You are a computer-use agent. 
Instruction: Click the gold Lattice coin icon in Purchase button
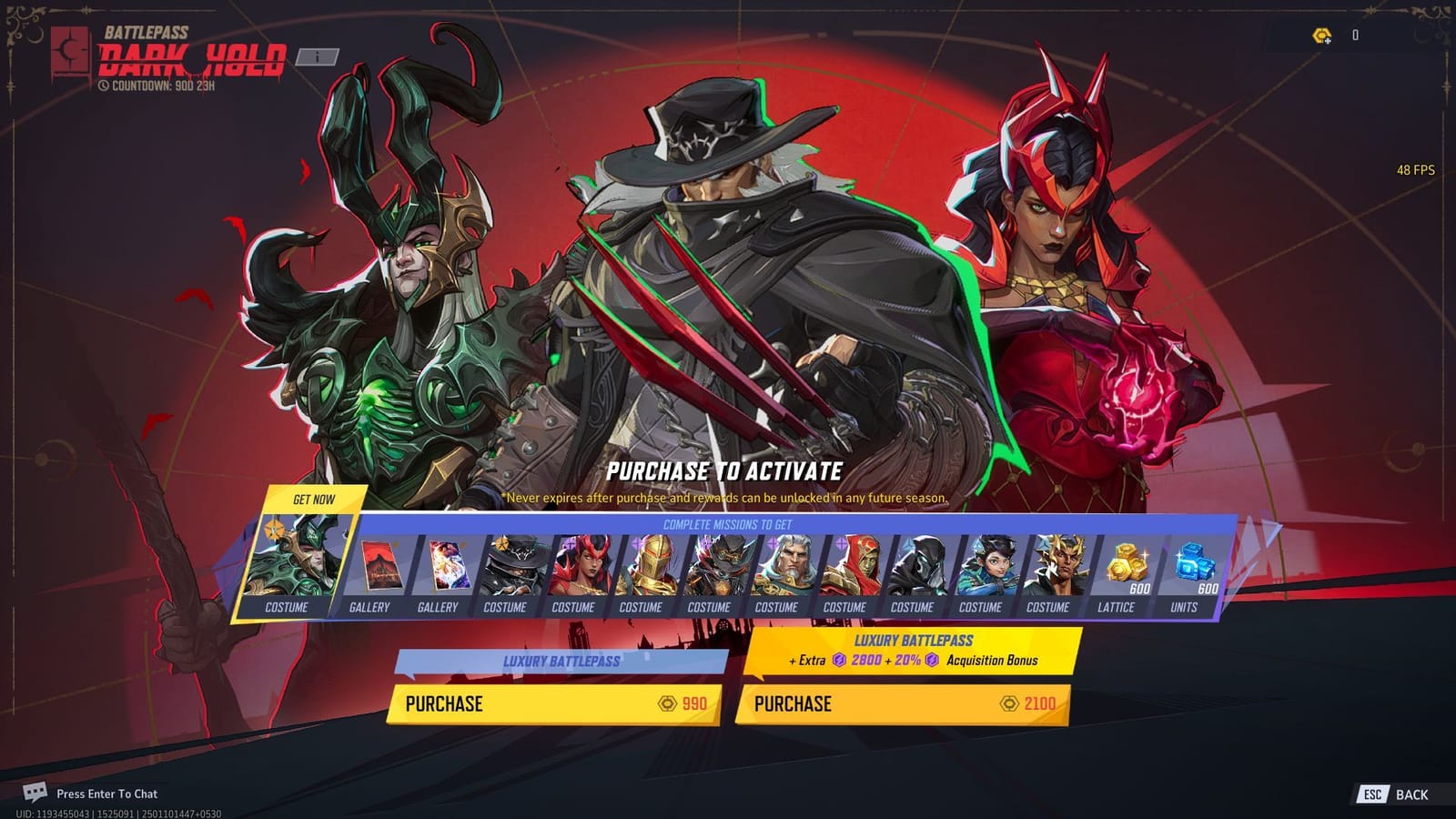tap(666, 704)
